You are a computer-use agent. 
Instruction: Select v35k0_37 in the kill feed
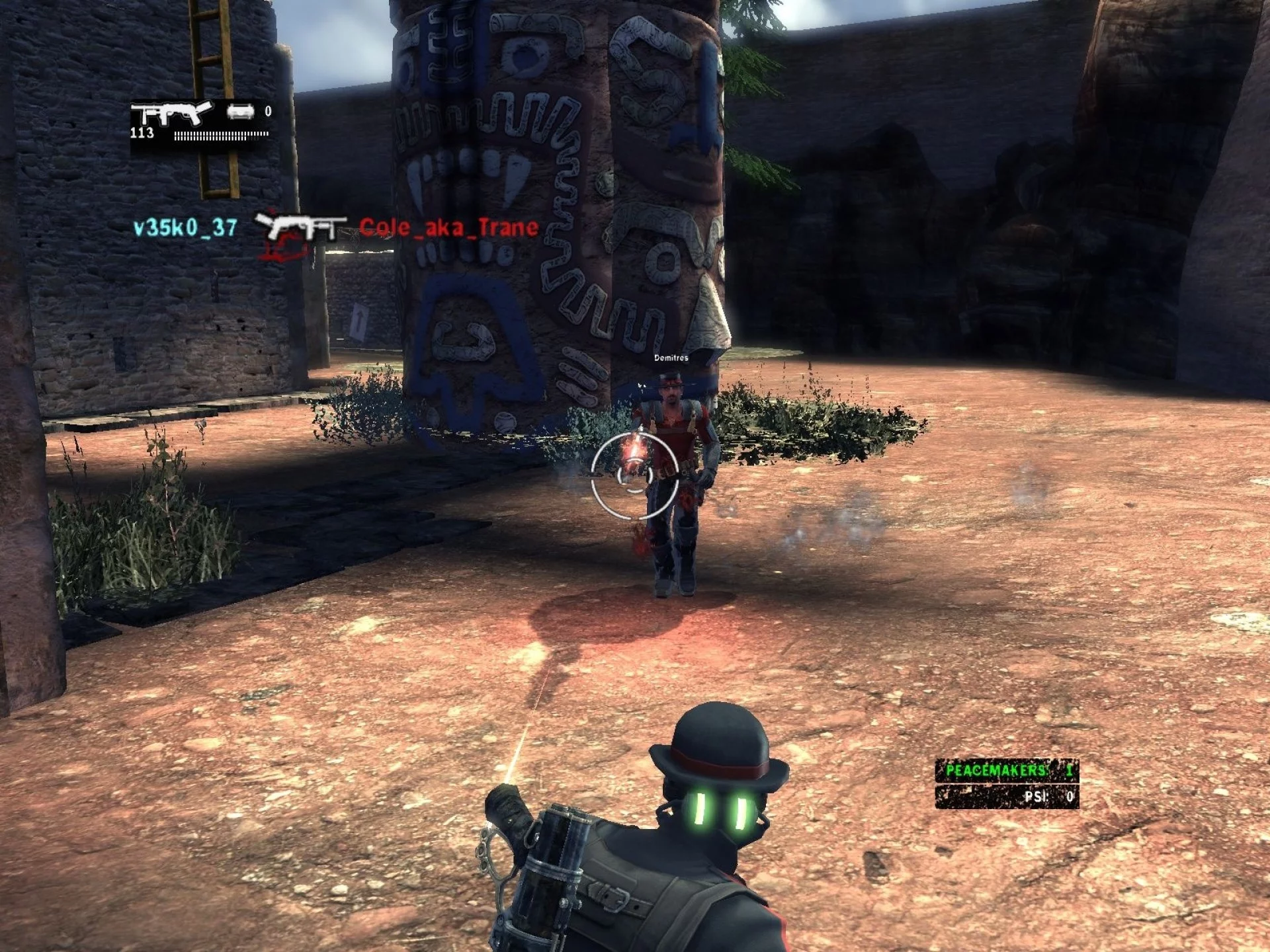click(185, 228)
